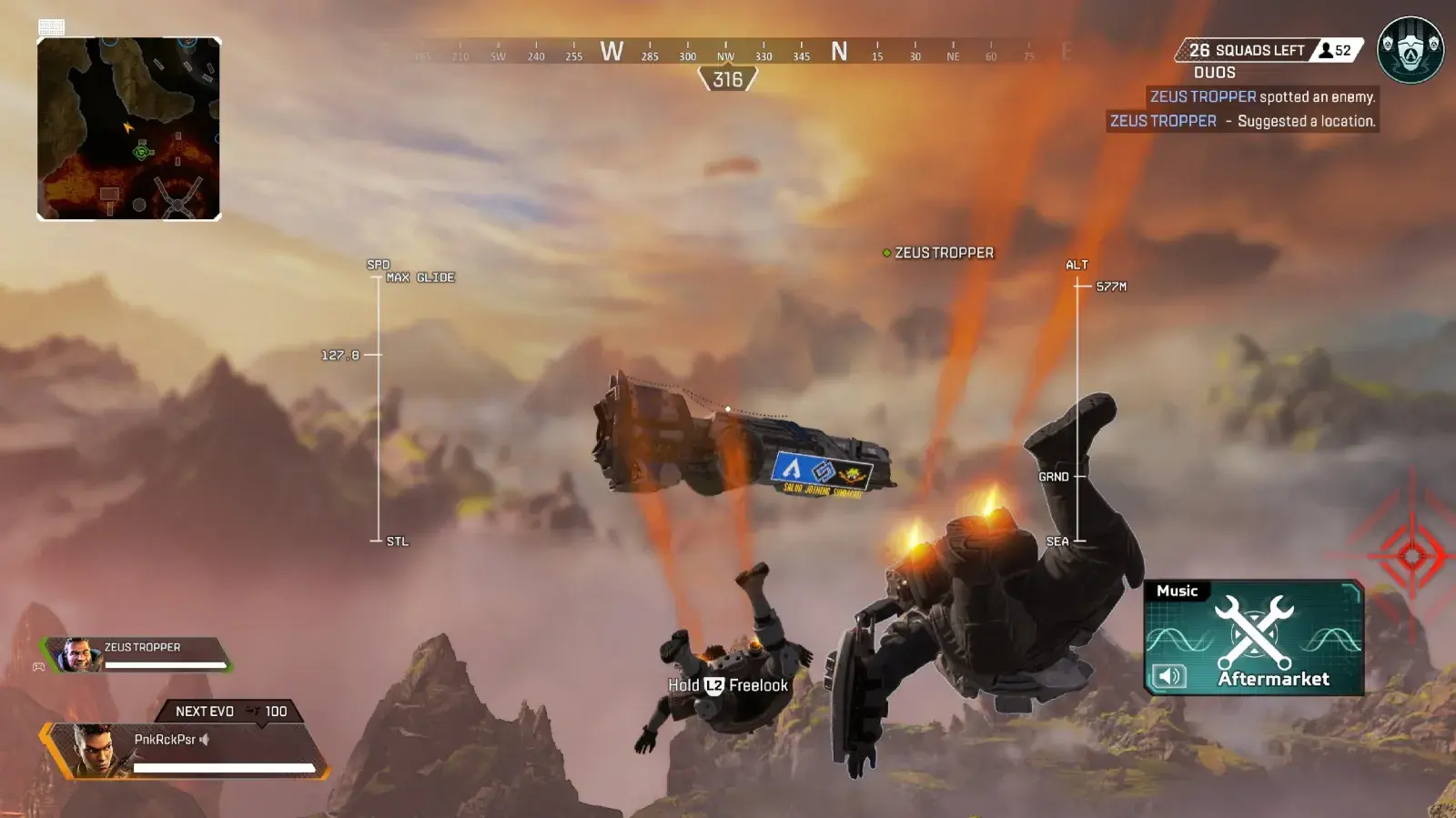The width and height of the screenshot is (1456, 818).
Task: Open the Aftermarket music pack card
Action: [1254, 638]
